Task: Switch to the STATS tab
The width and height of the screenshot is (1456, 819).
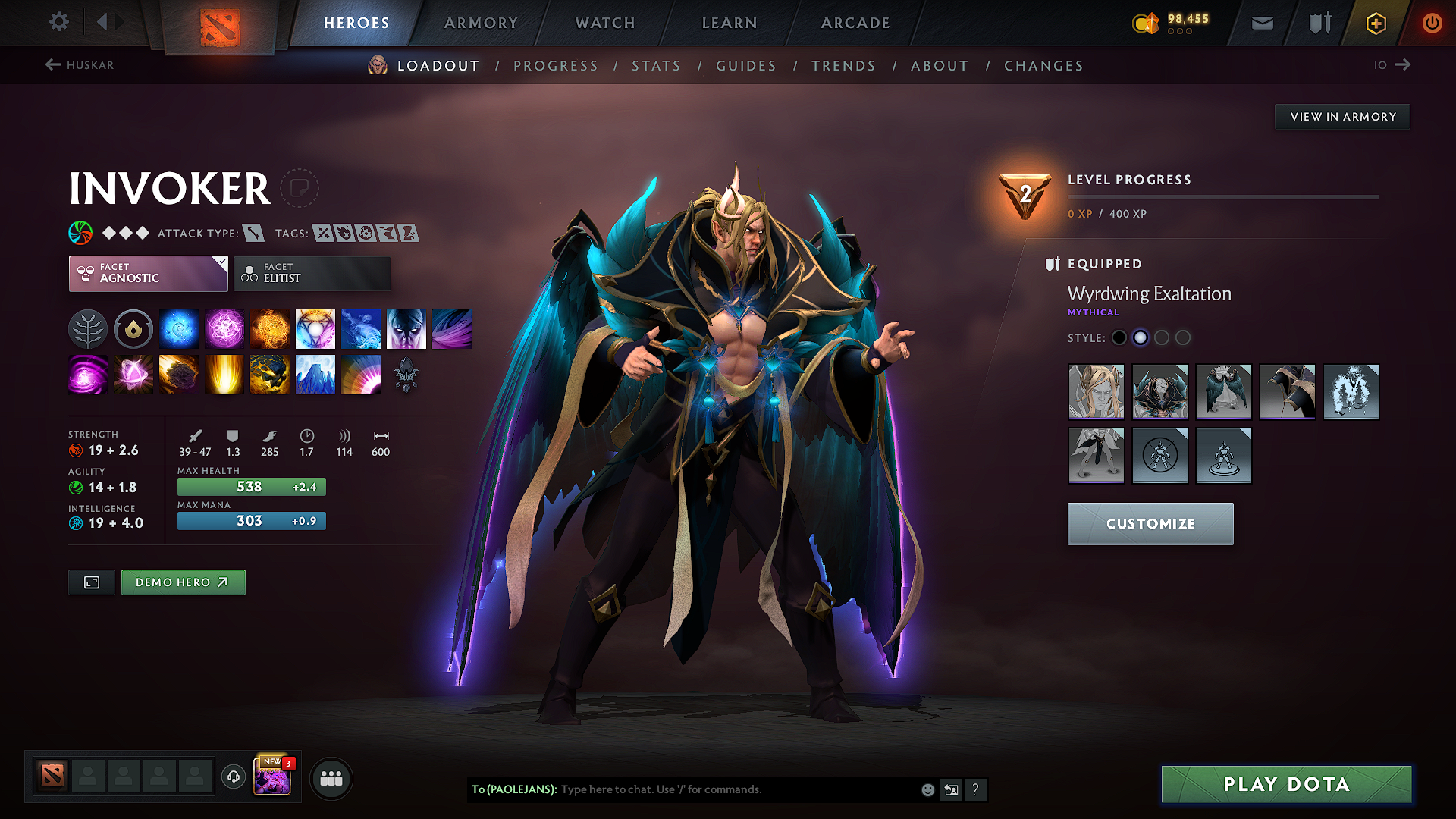Action: [x=656, y=66]
